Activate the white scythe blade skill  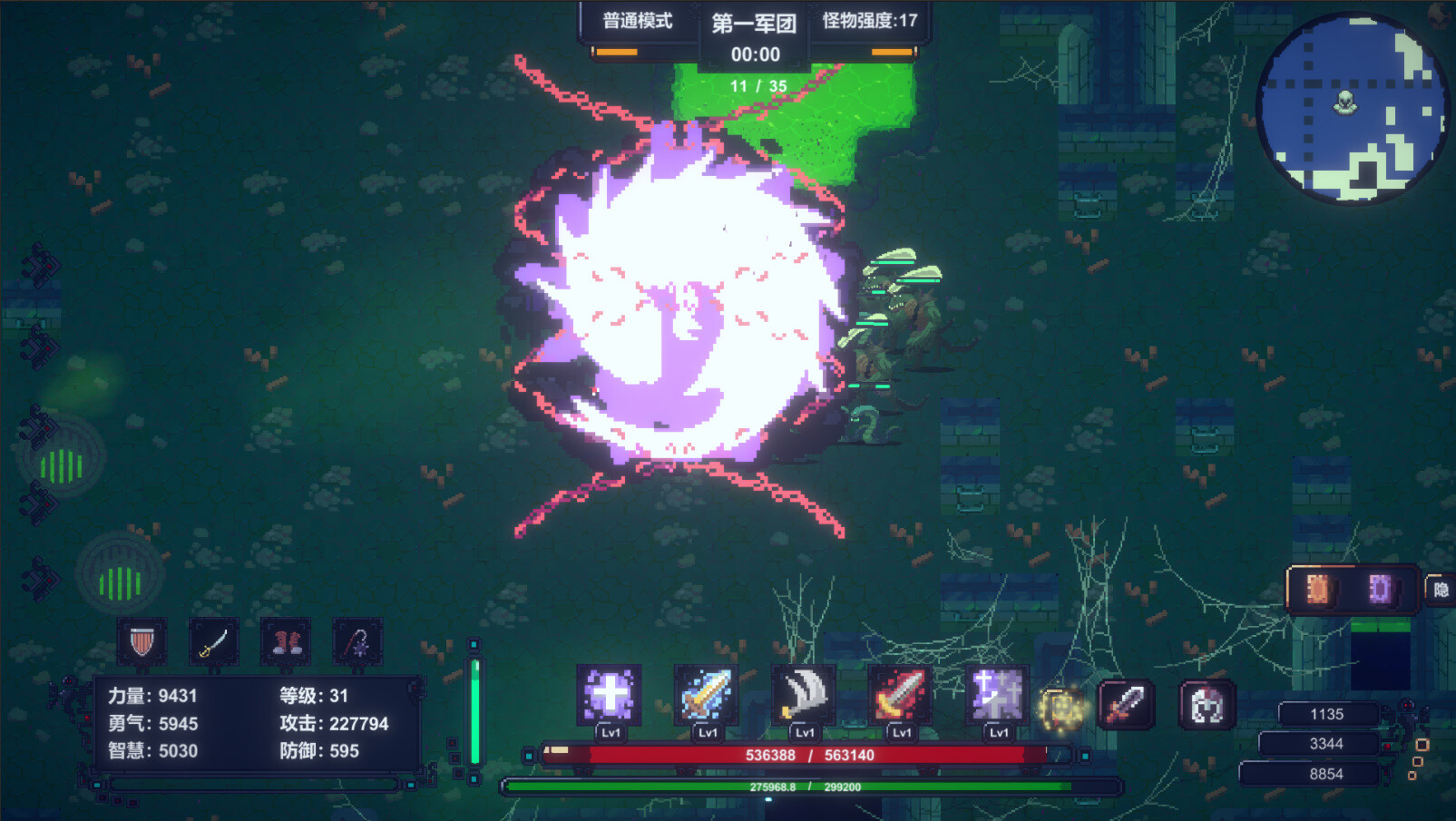806,697
